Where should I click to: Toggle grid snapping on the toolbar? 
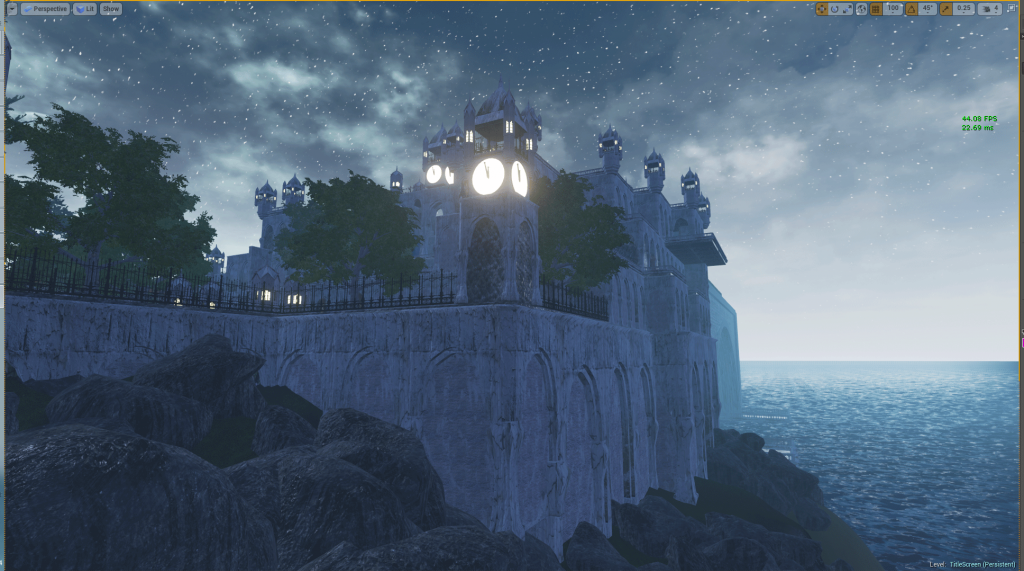[876, 9]
